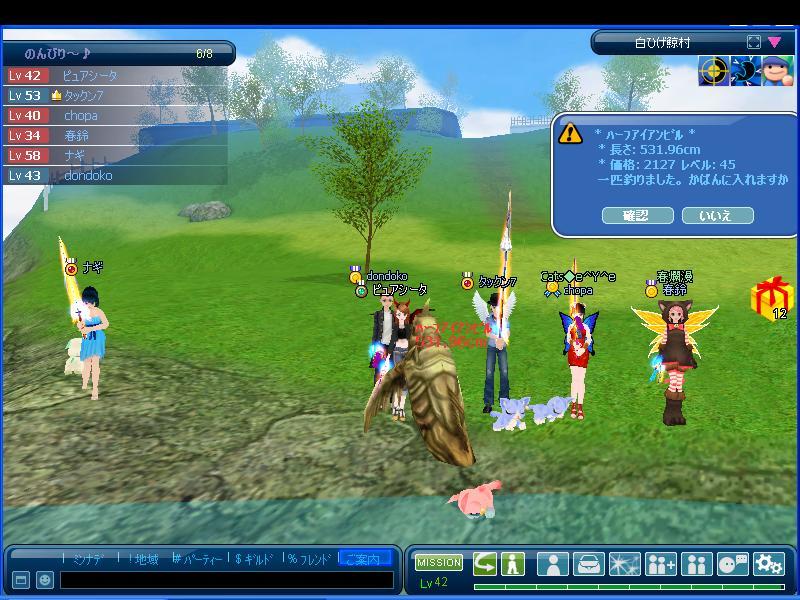Viewport: 800px width, 600px height.
Task: Click the green curved arrow icon
Action: (485, 563)
